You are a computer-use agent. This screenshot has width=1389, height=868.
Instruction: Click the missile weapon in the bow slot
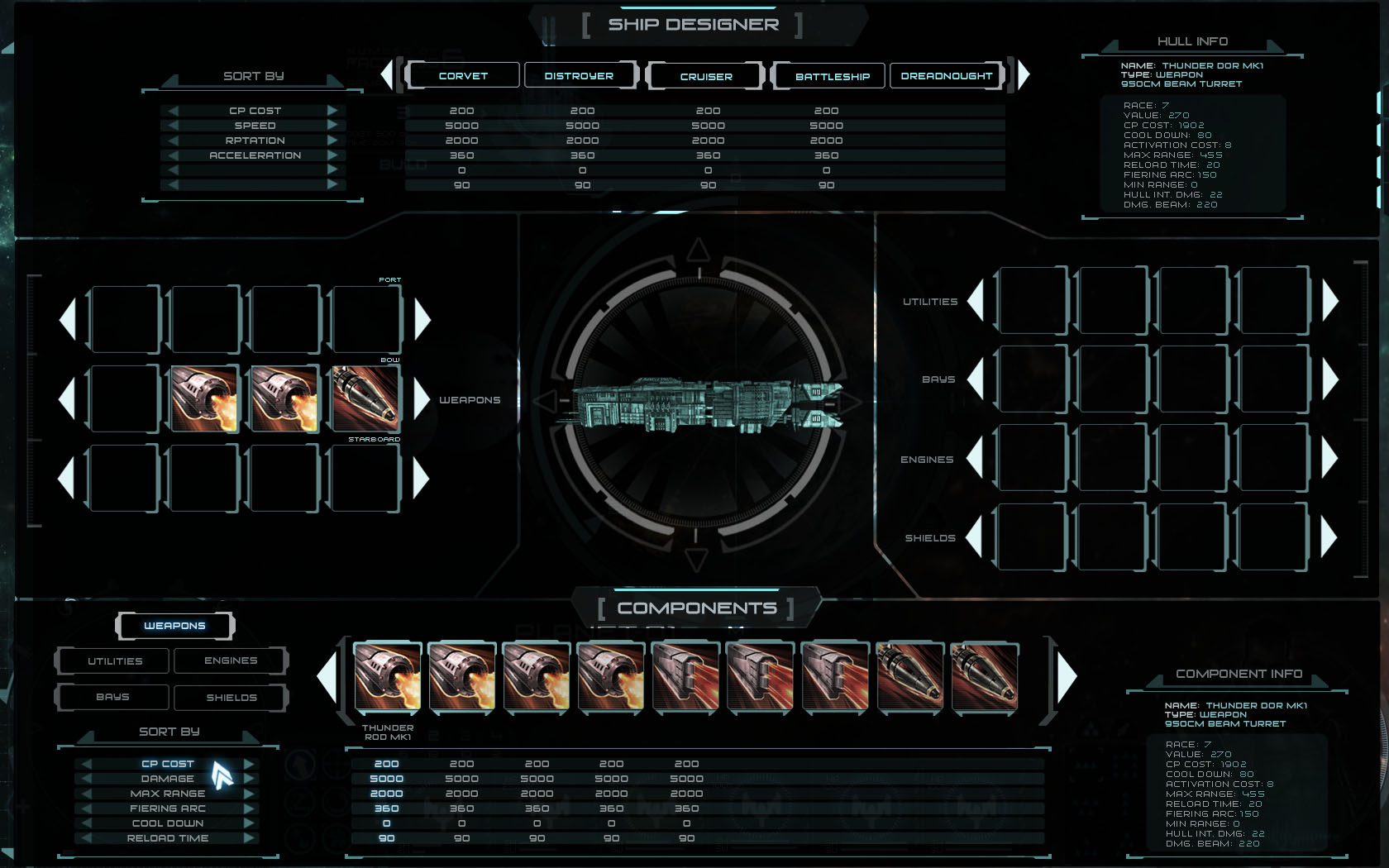coord(365,398)
